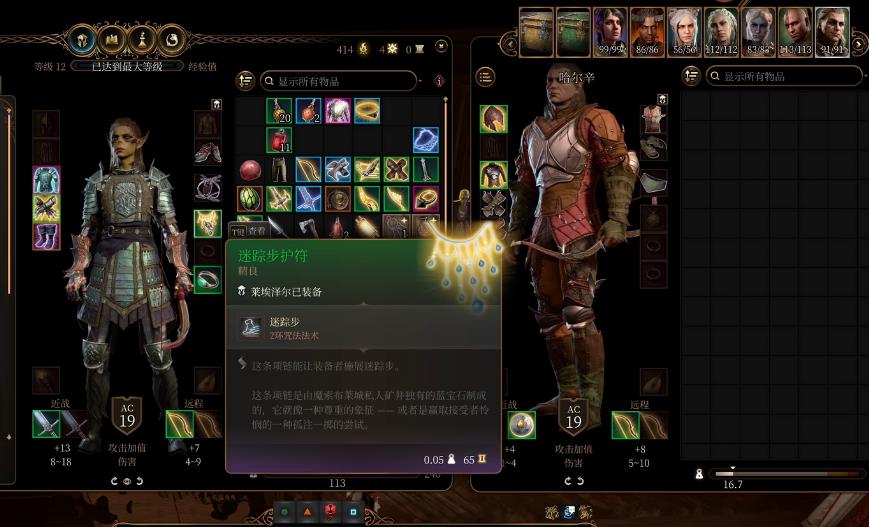869x527 pixels.
Task: Open the left inventory sort button
Action: click(x=245, y=80)
